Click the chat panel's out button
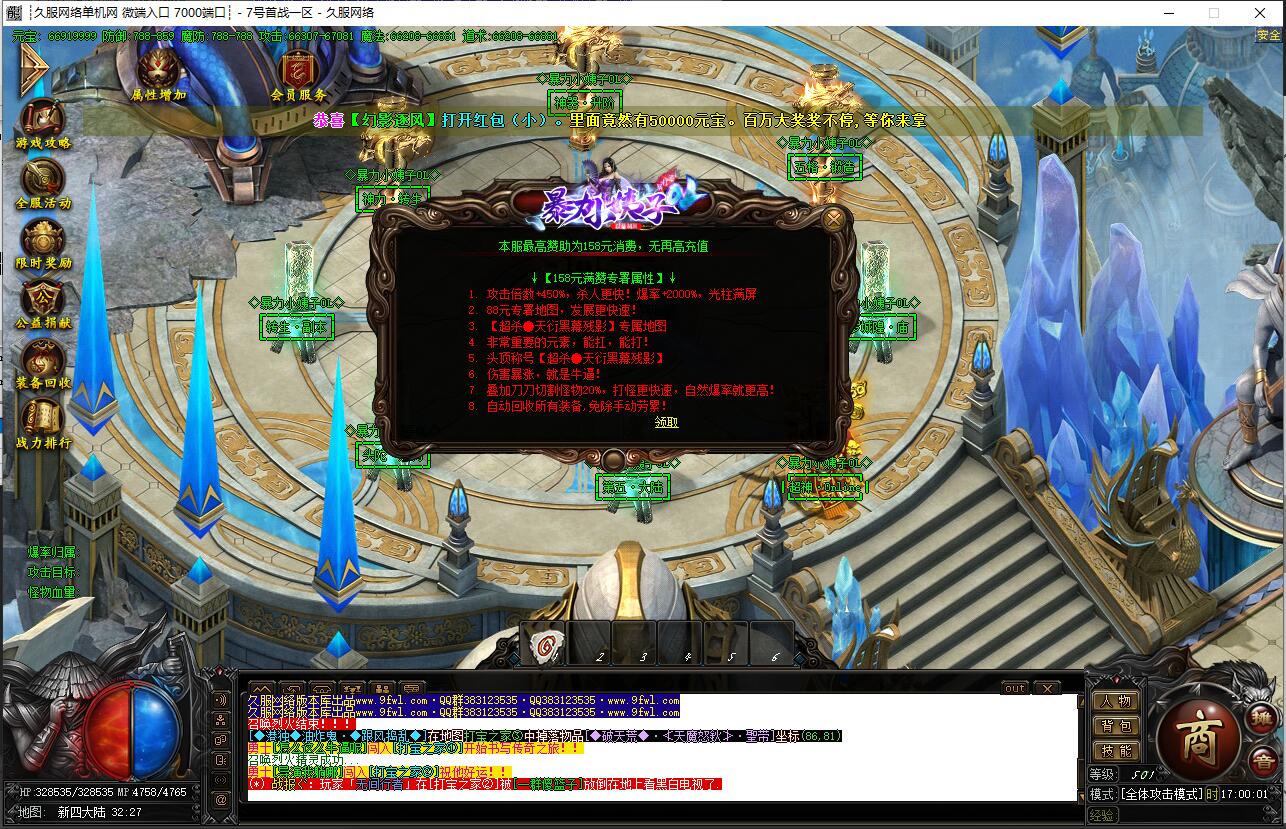 click(1014, 688)
